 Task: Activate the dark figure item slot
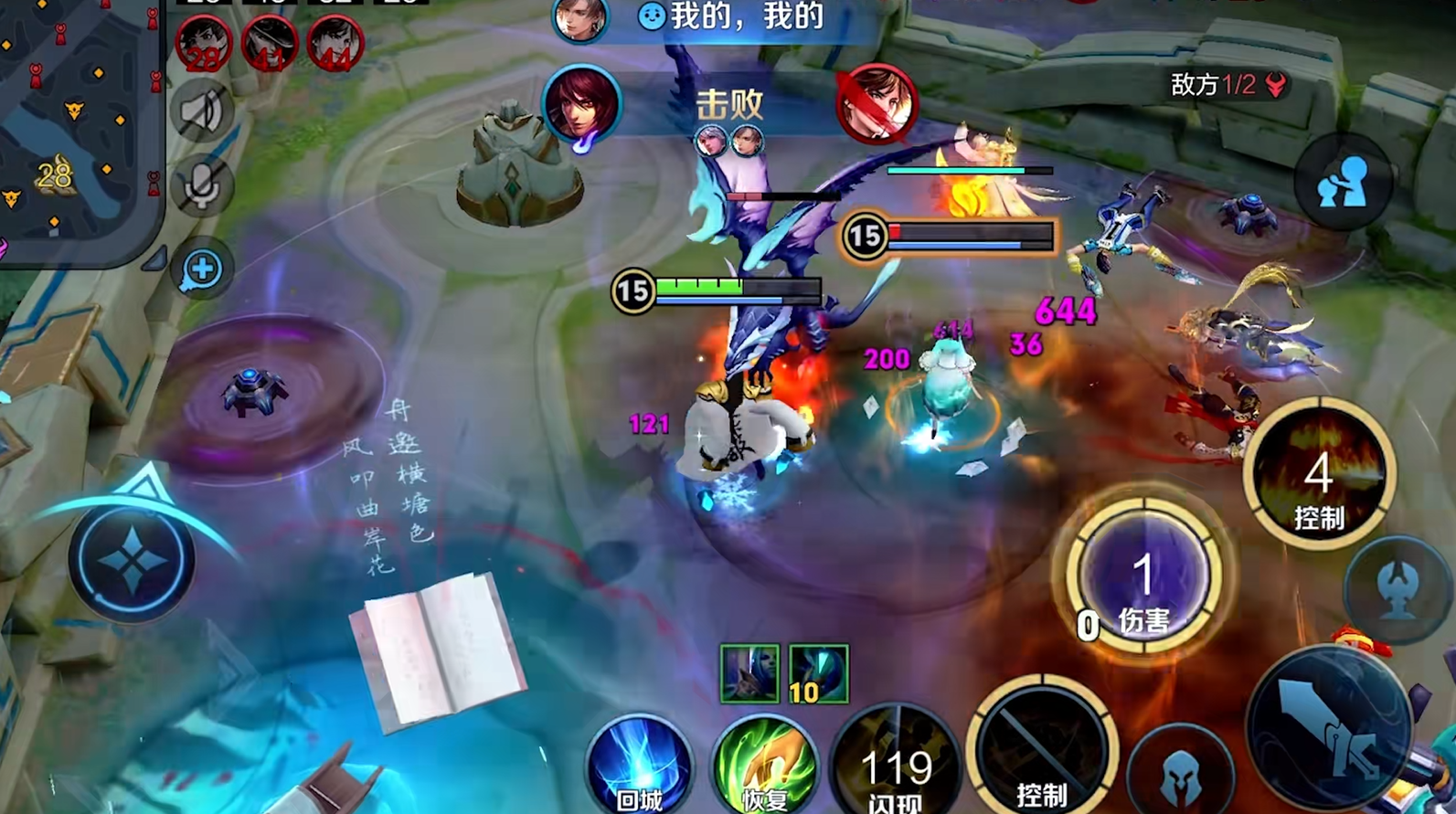point(749,674)
